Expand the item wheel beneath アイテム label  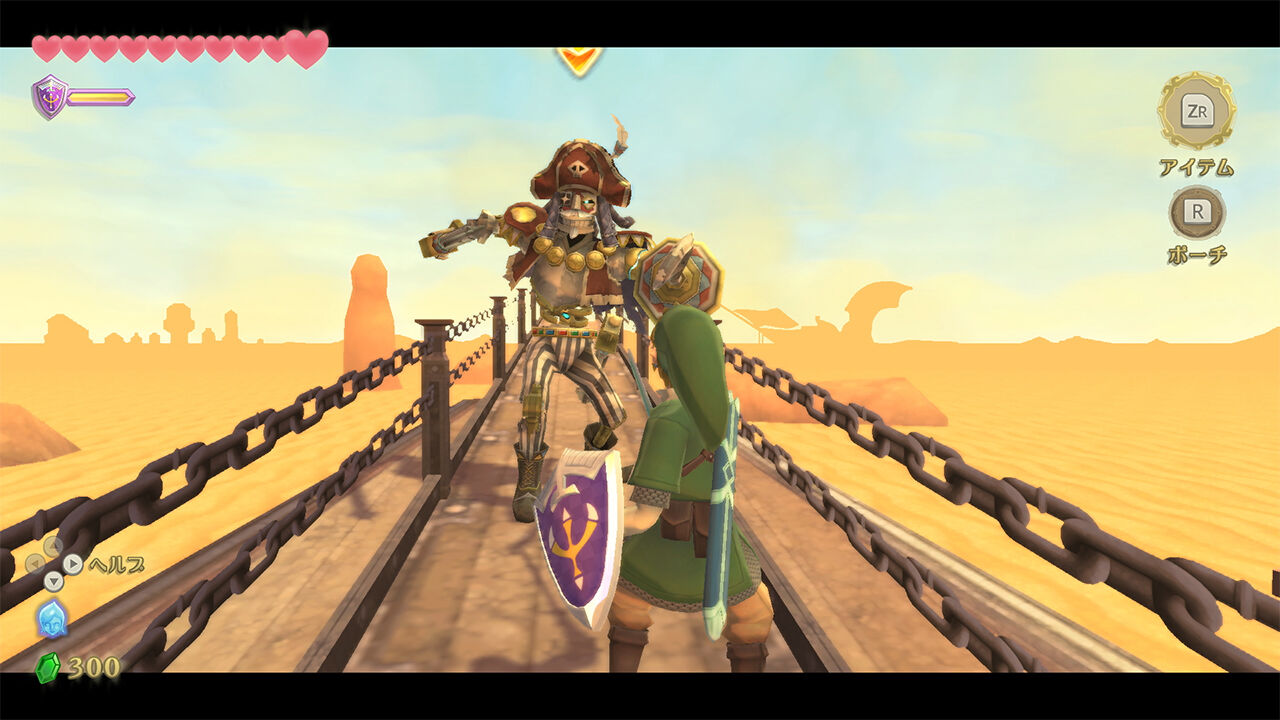[x=1196, y=110]
